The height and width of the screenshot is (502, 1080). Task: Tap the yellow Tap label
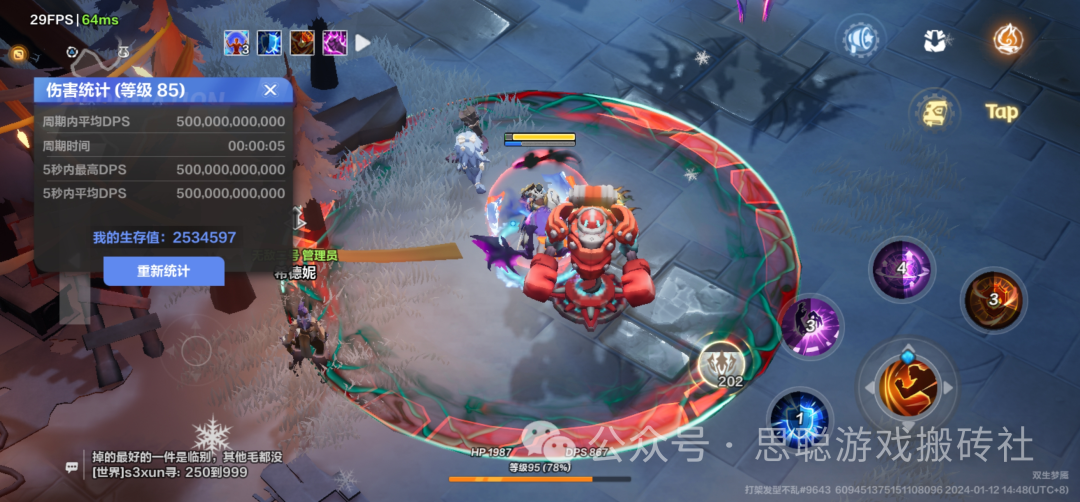pos(1001,111)
